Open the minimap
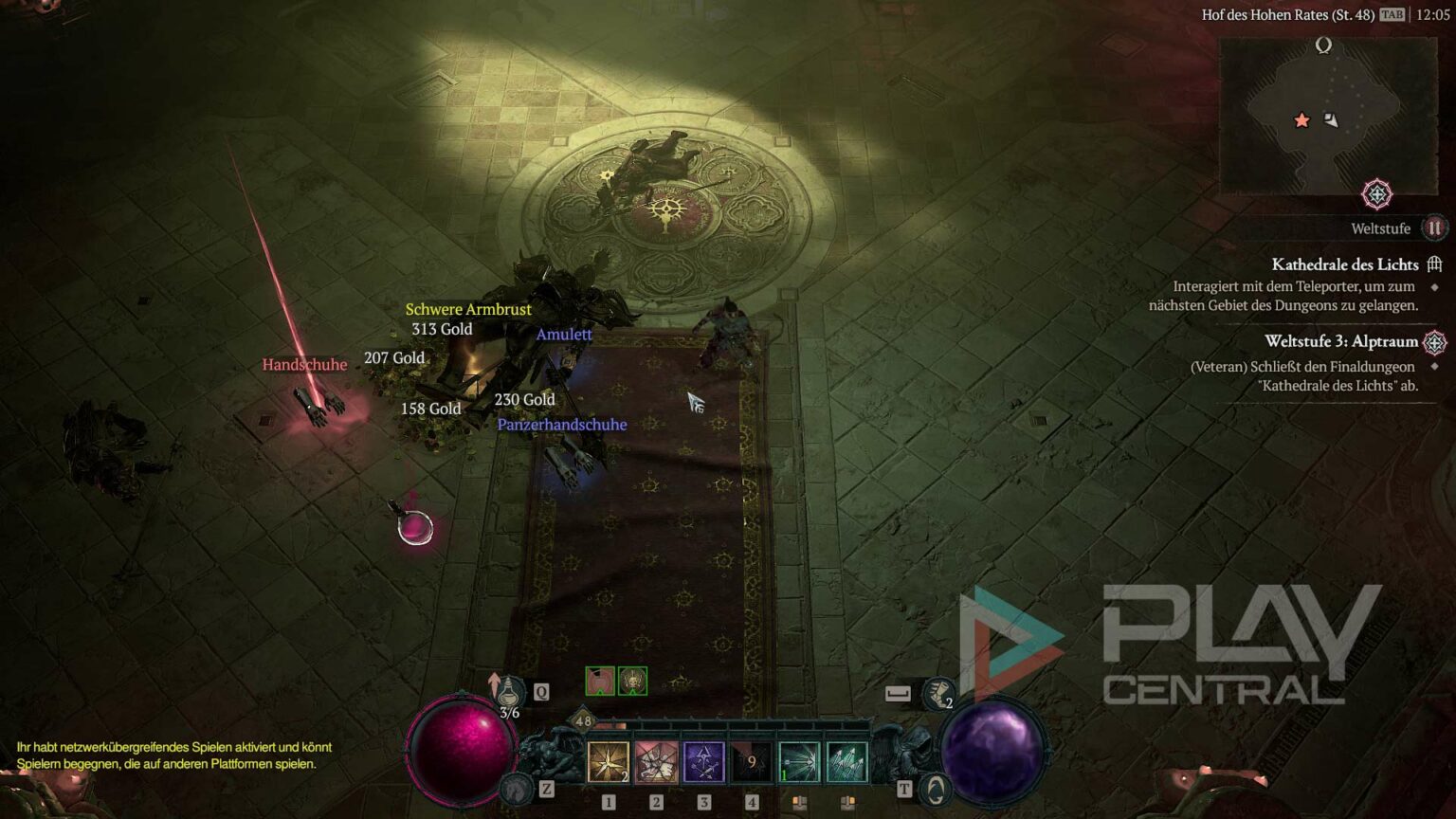The height and width of the screenshot is (819, 1456). [1327, 116]
